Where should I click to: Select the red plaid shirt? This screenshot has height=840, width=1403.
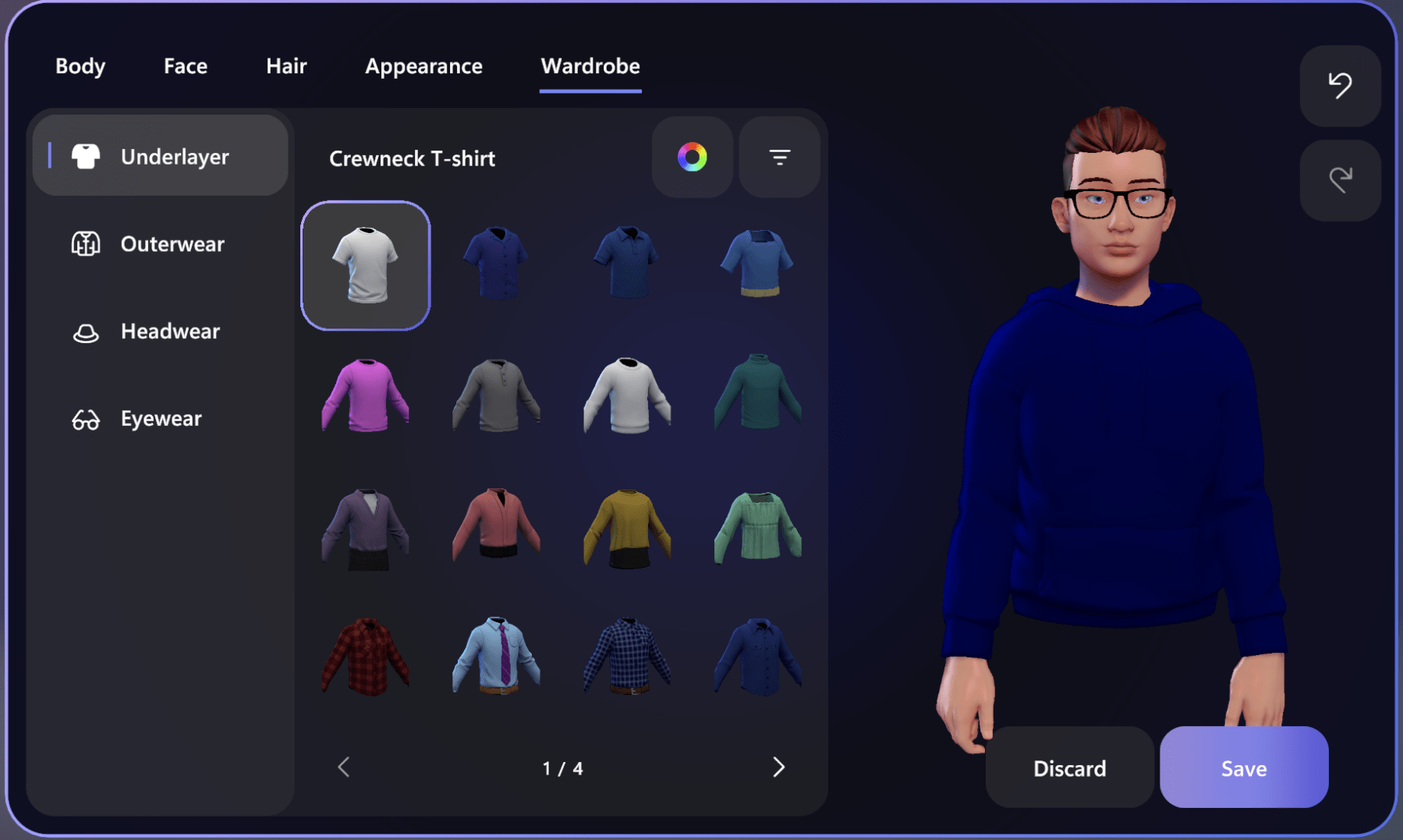point(365,655)
